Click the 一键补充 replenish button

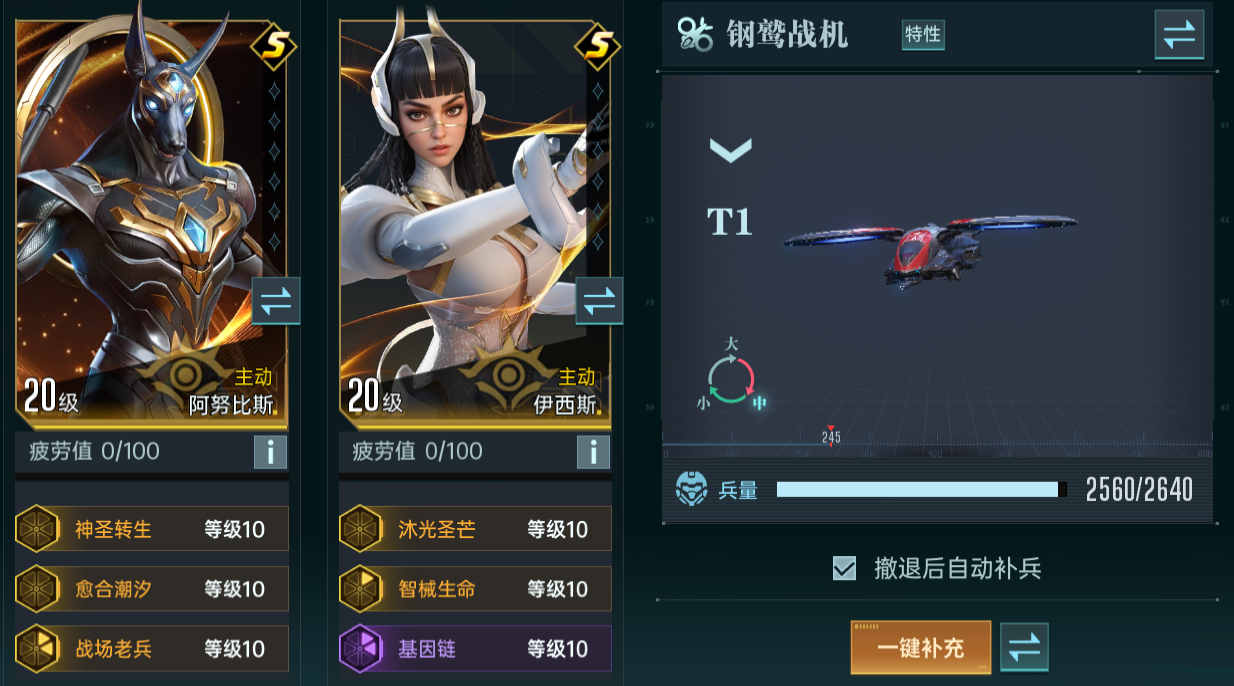tap(920, 647)
